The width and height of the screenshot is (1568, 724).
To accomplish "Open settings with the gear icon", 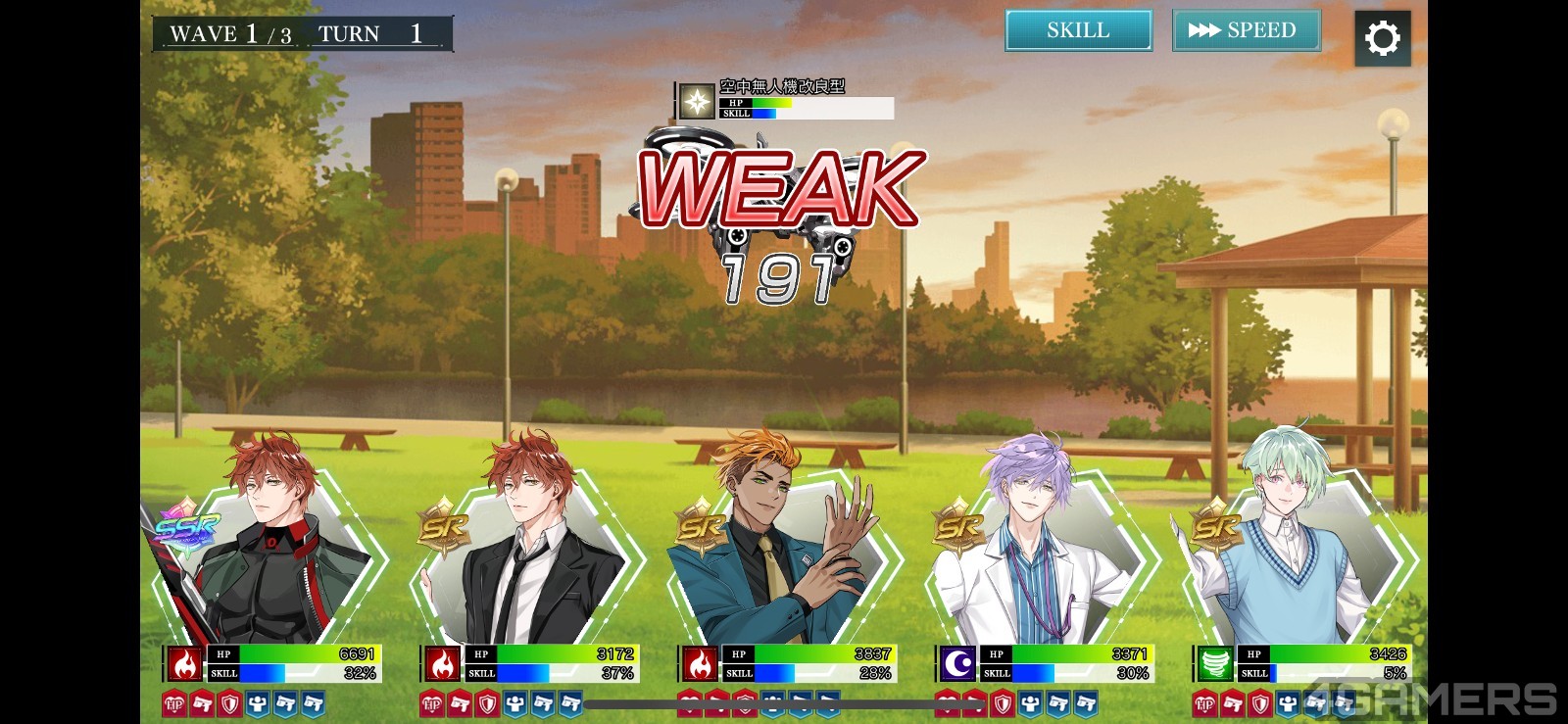I will pyautogui.click(x=1382, y=38).
